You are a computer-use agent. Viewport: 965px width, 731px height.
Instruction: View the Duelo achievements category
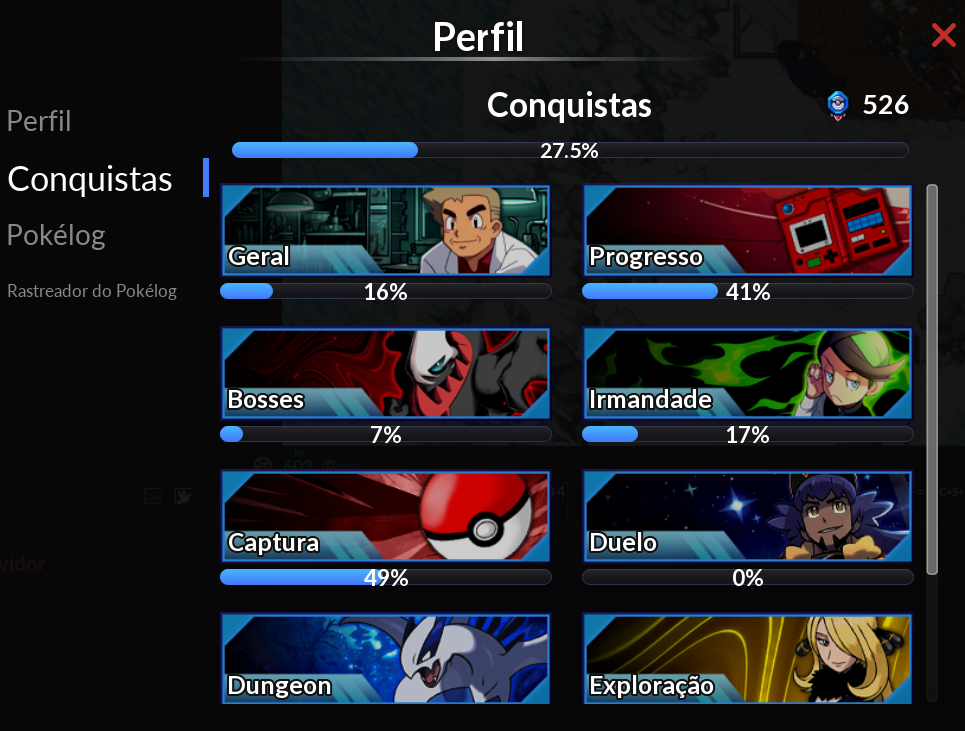(747, 516)
